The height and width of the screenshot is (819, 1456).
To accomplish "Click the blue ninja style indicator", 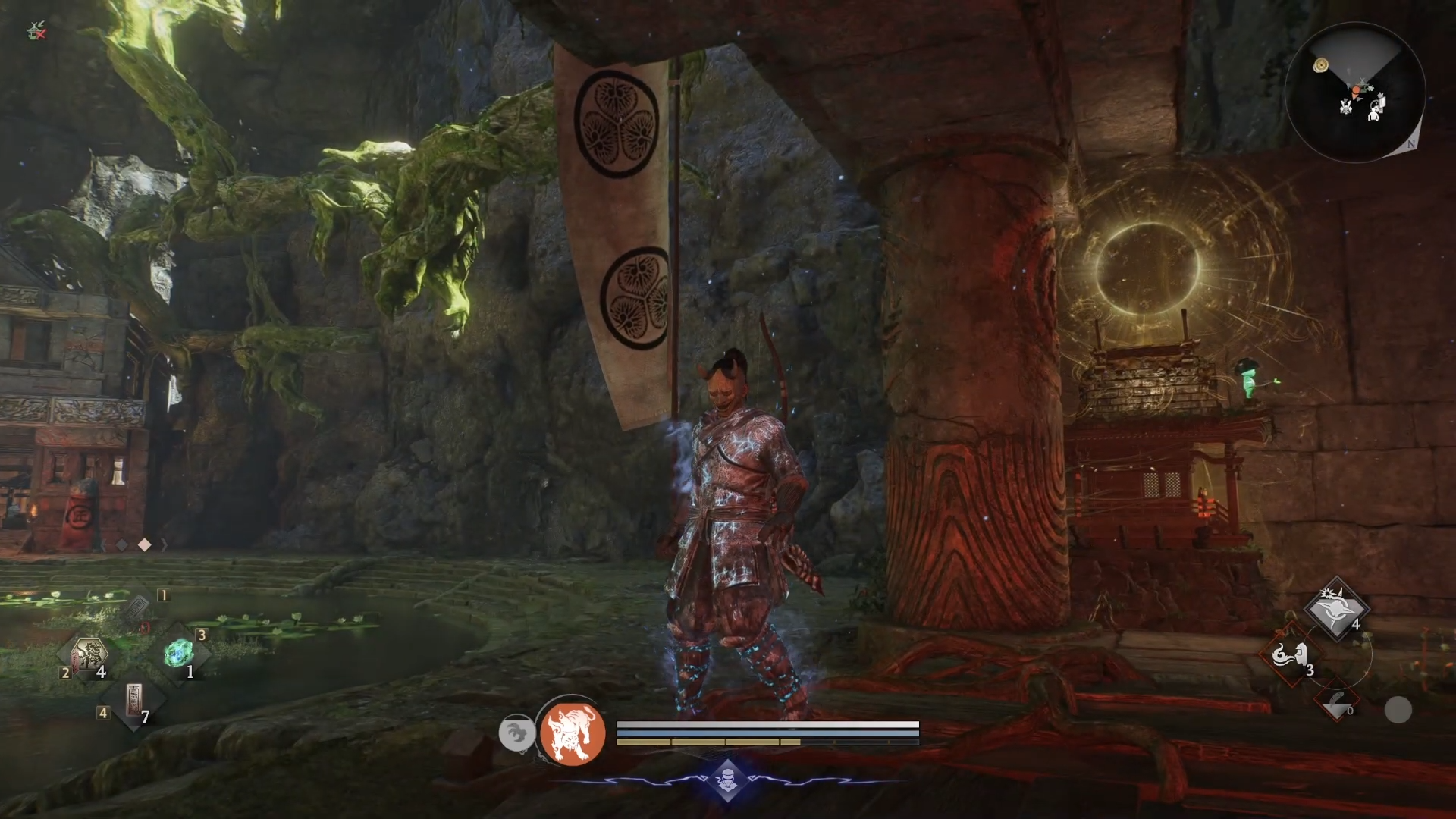I will coord(727,780).
